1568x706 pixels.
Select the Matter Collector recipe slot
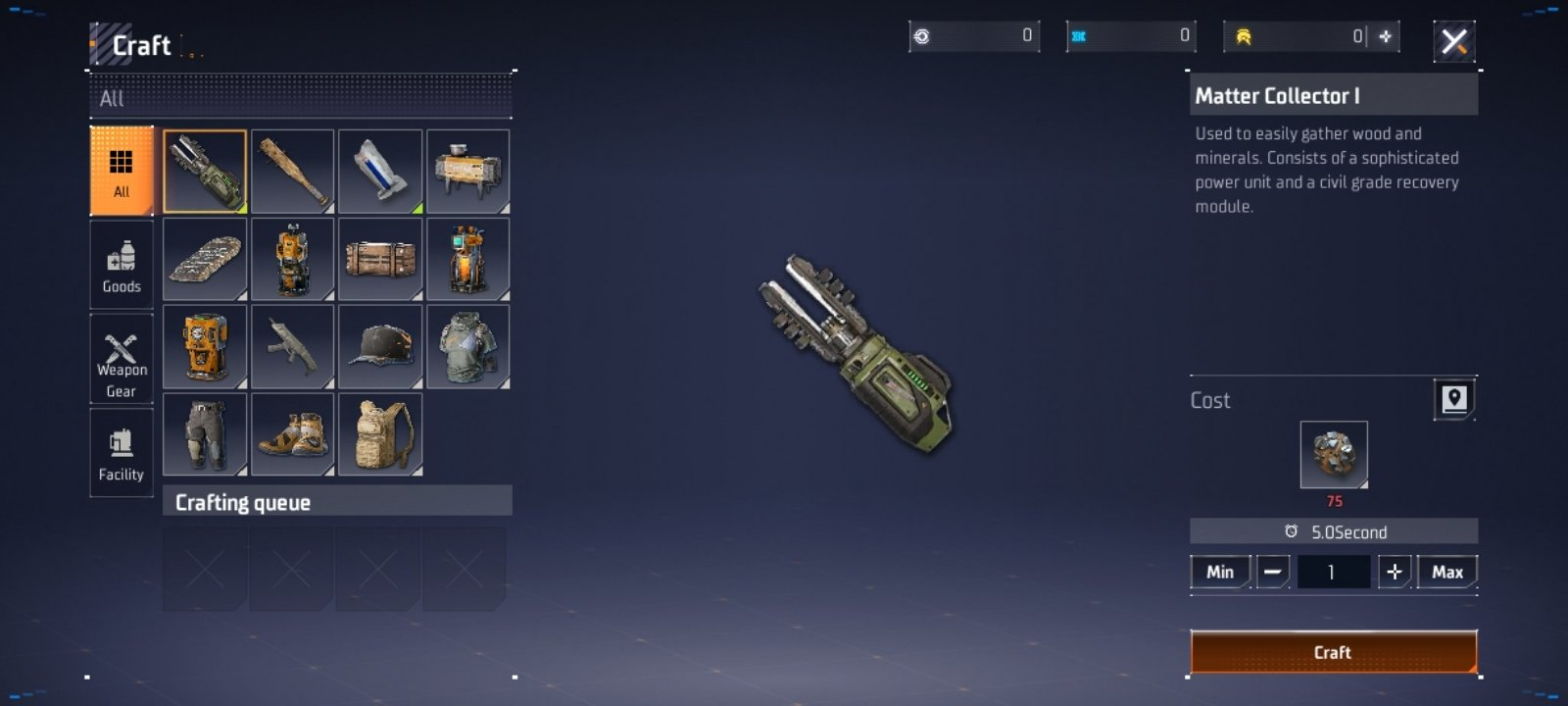point(205,172)
